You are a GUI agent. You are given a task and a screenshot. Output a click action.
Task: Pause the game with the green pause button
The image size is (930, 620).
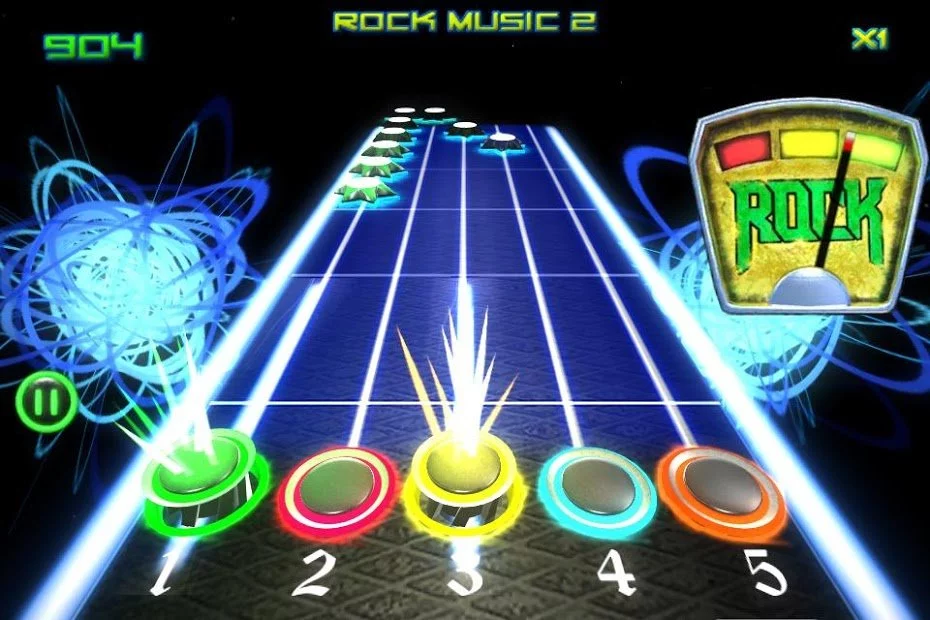pos(46,403)
